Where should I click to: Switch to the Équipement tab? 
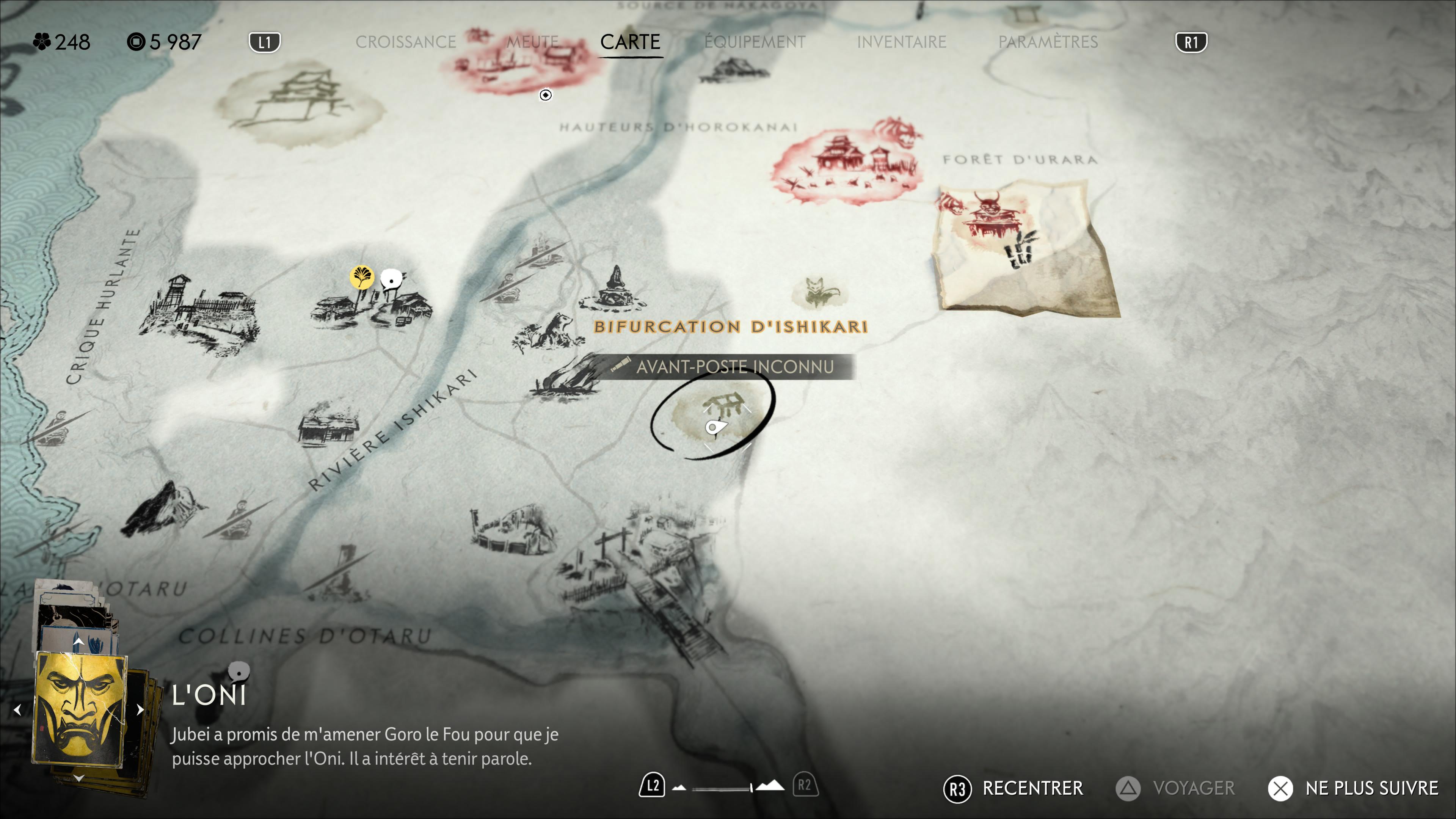pos(755,42)
